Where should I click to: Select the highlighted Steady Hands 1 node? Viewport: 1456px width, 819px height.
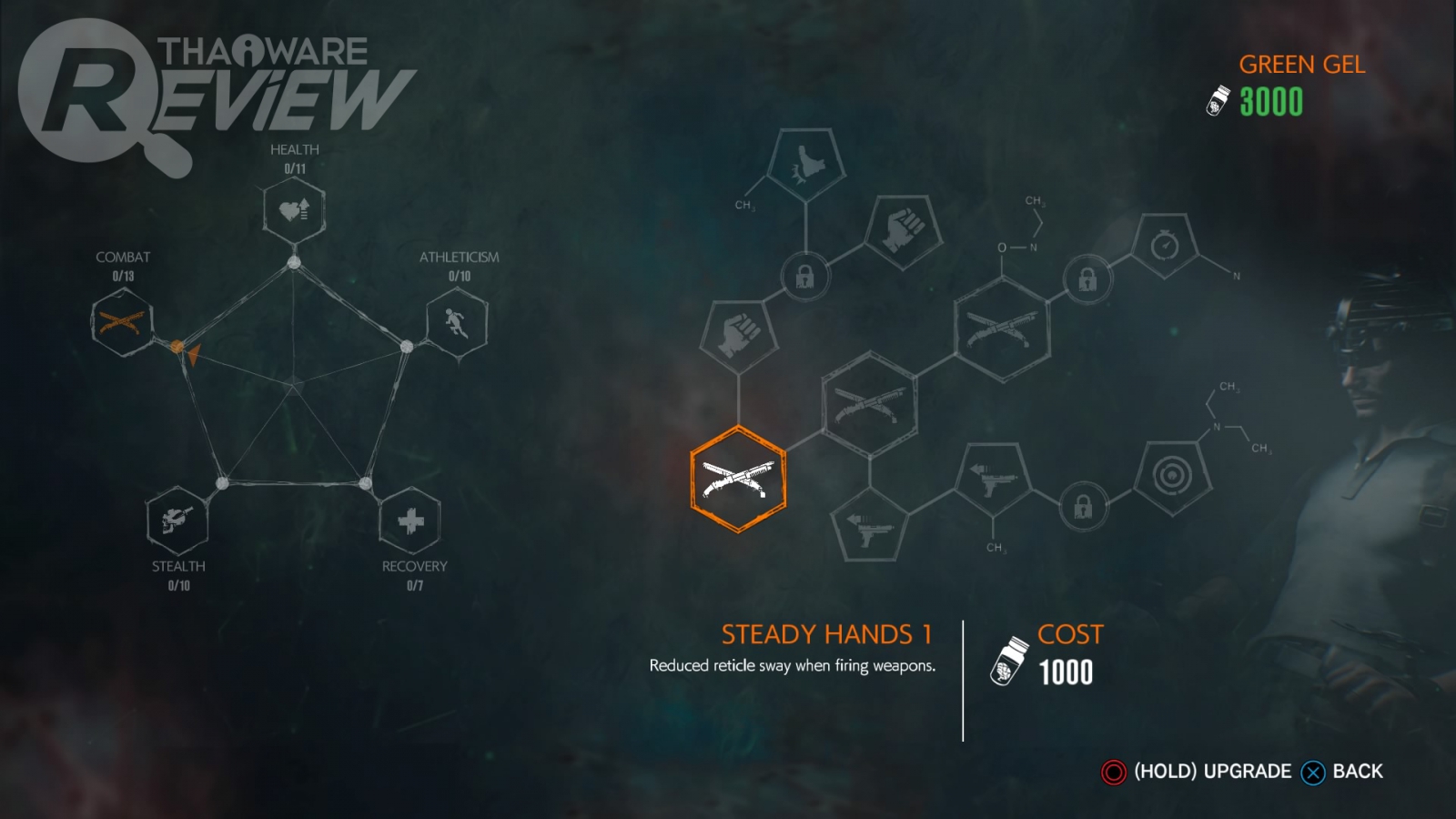738,479
